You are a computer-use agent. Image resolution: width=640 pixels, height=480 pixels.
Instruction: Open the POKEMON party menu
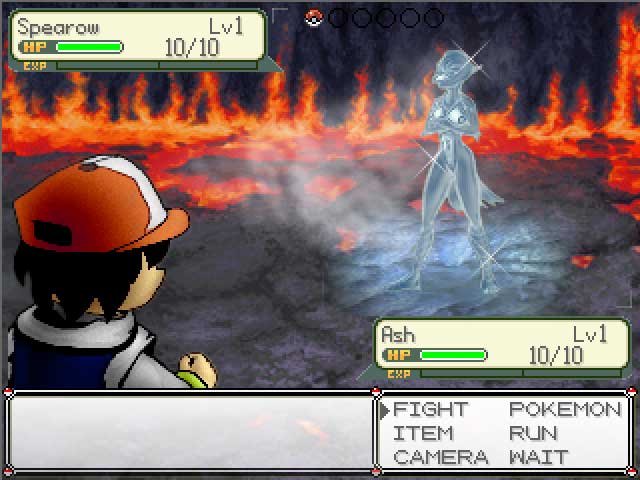click(x=565, y=410)
